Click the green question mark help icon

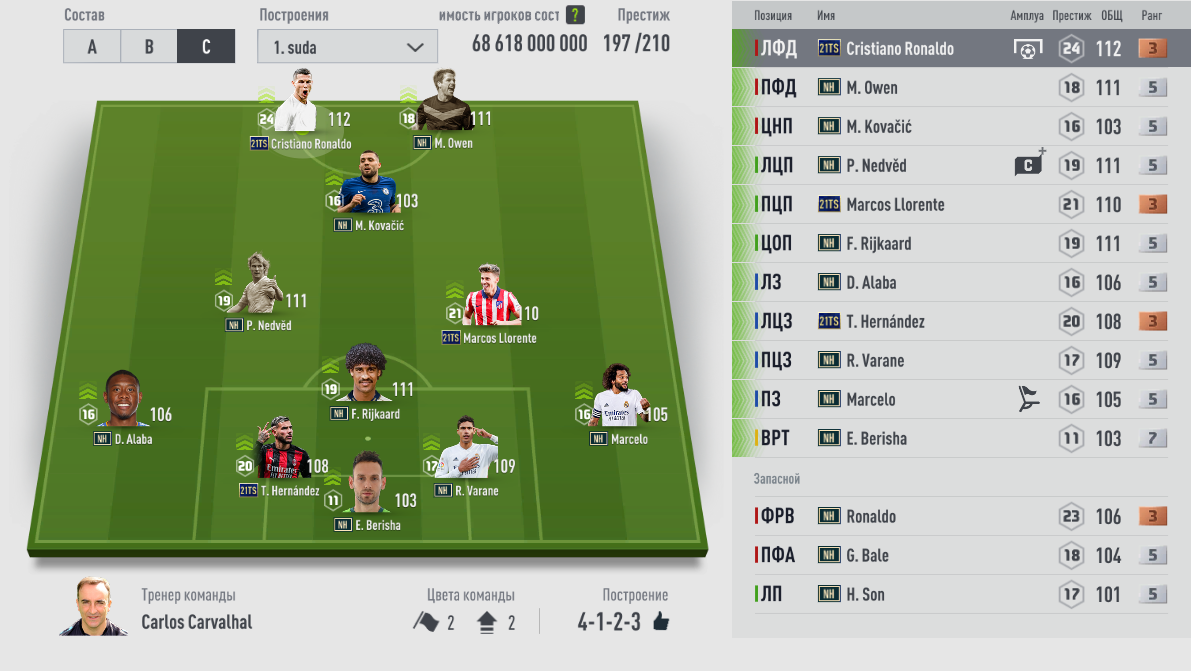point(575,15)
